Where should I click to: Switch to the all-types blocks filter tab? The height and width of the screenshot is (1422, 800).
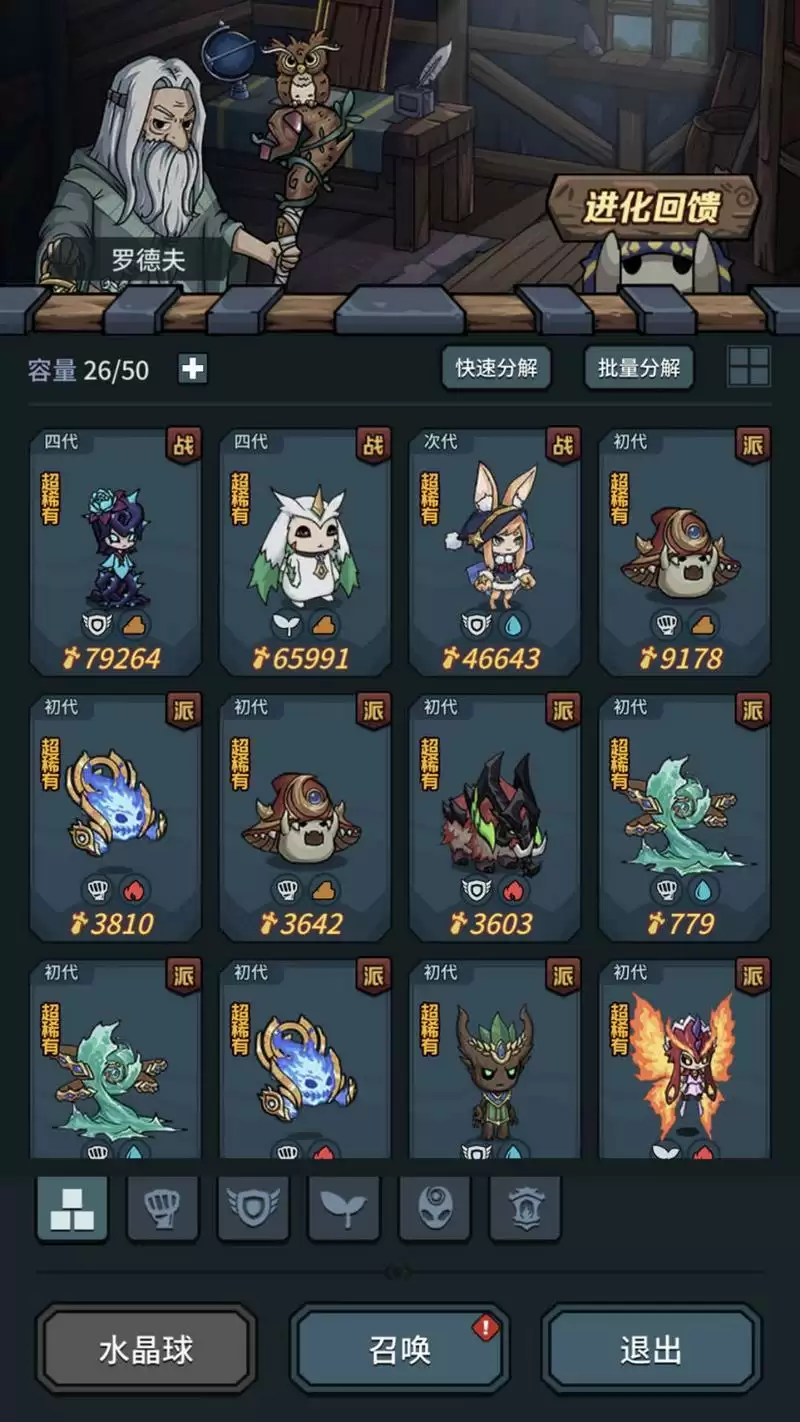point(72,1208)
